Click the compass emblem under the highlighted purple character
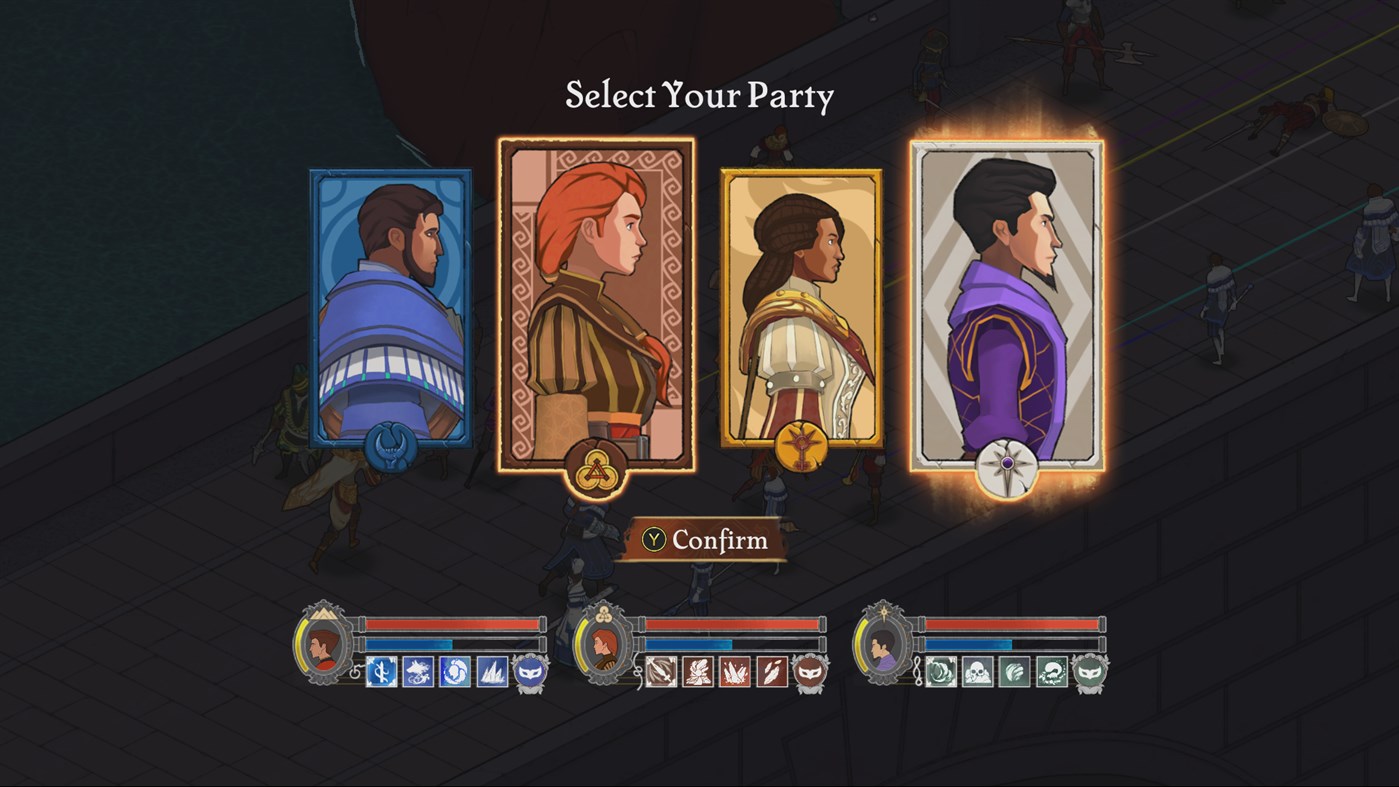 1006,466
